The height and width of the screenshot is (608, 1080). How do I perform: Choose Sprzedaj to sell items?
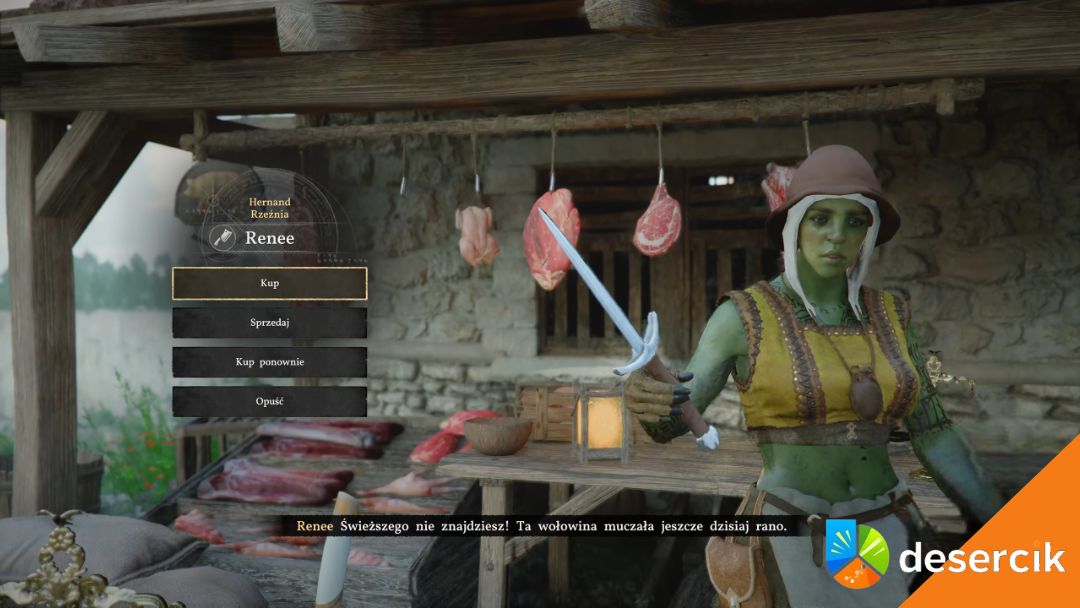(269, 323)
